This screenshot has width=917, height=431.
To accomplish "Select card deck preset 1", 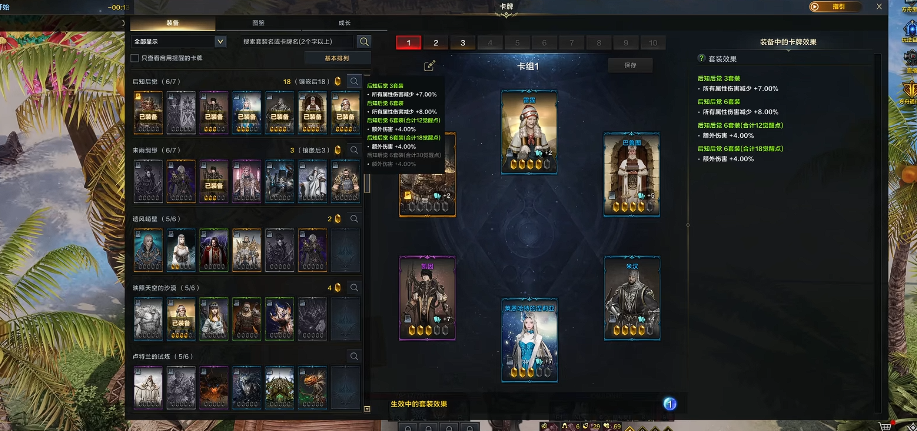I will [x=409, y=43].
